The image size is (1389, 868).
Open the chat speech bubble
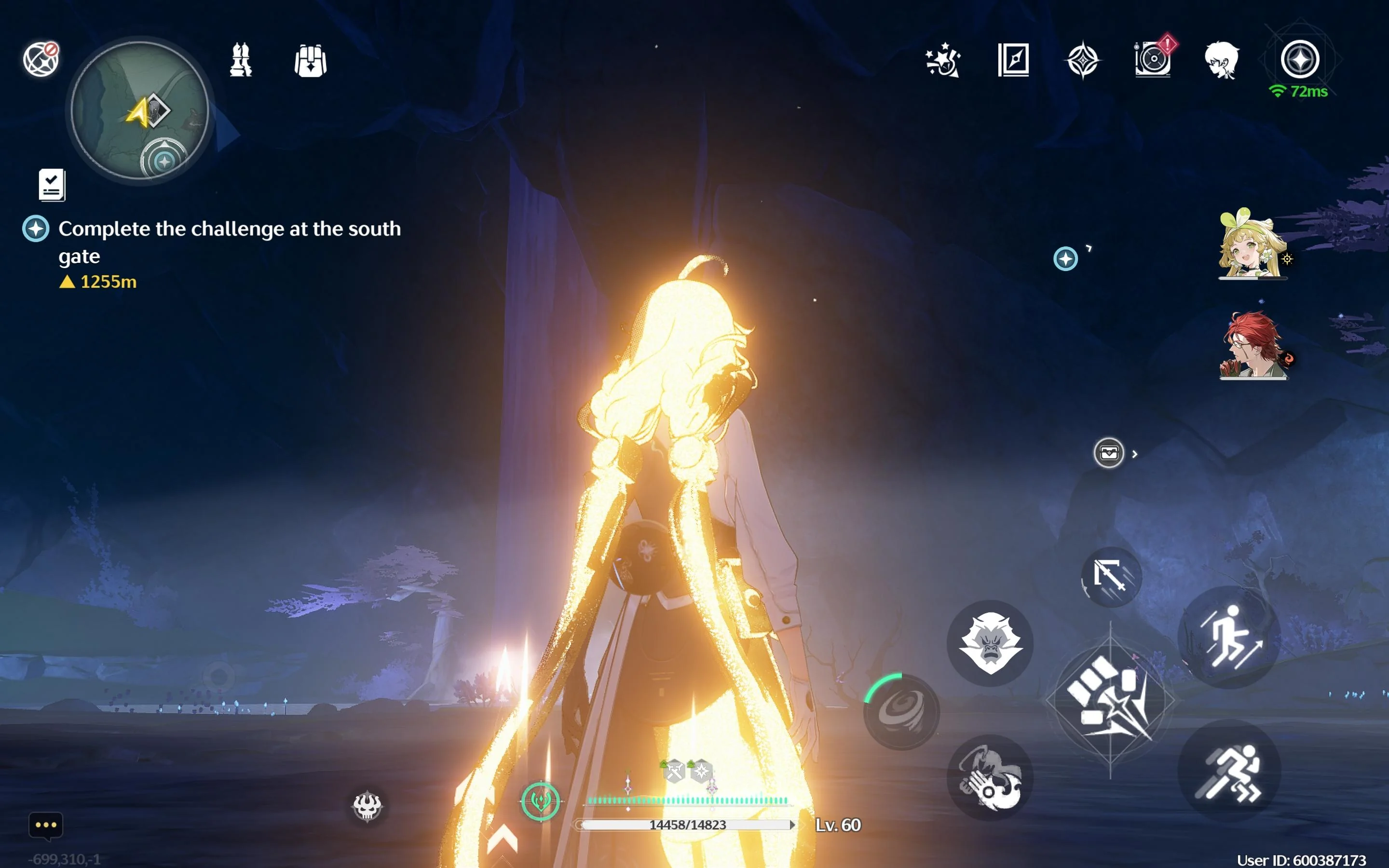[x=46, y=826]
